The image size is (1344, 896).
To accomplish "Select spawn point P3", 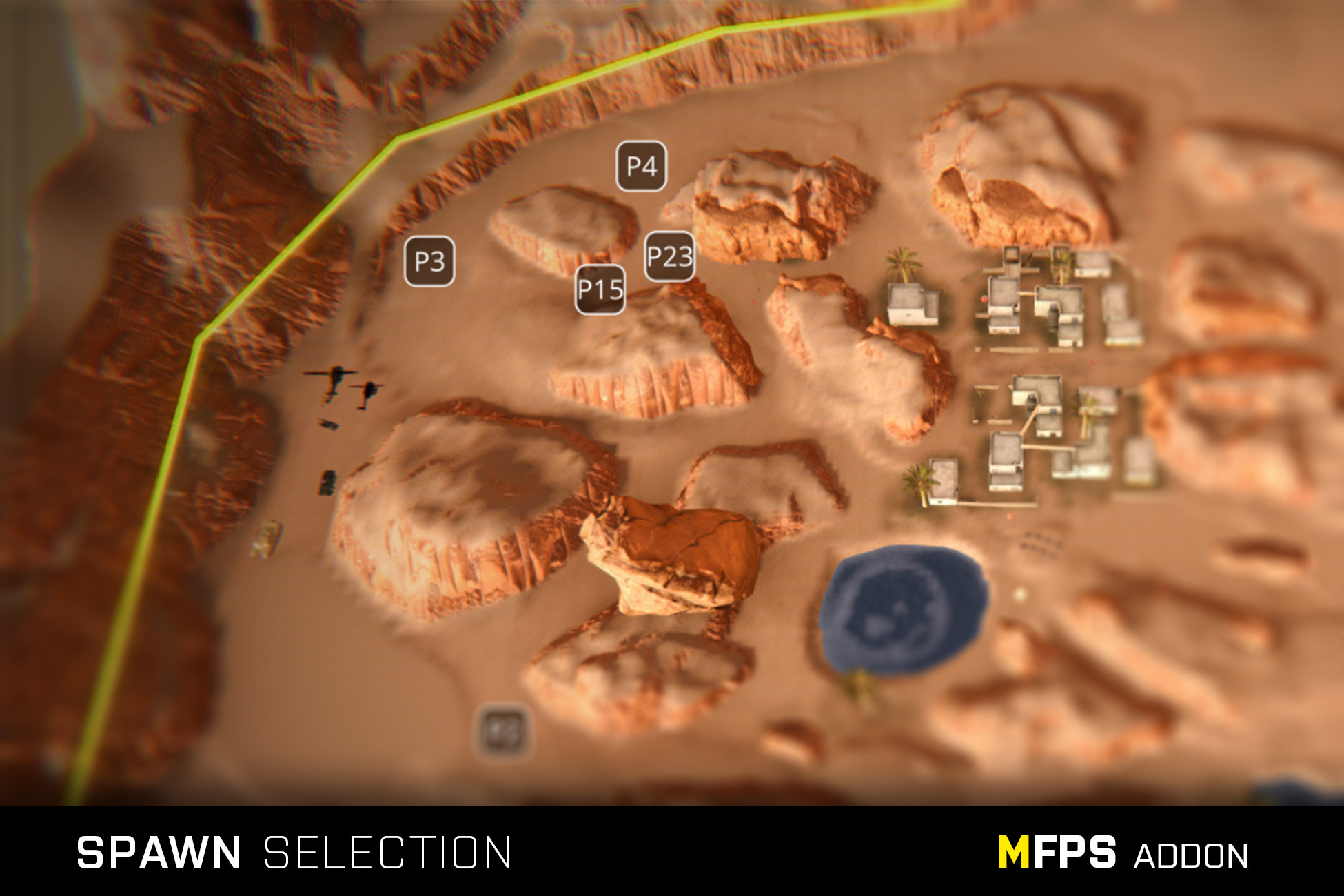I will pyautogui.click(x=431, y=261).
